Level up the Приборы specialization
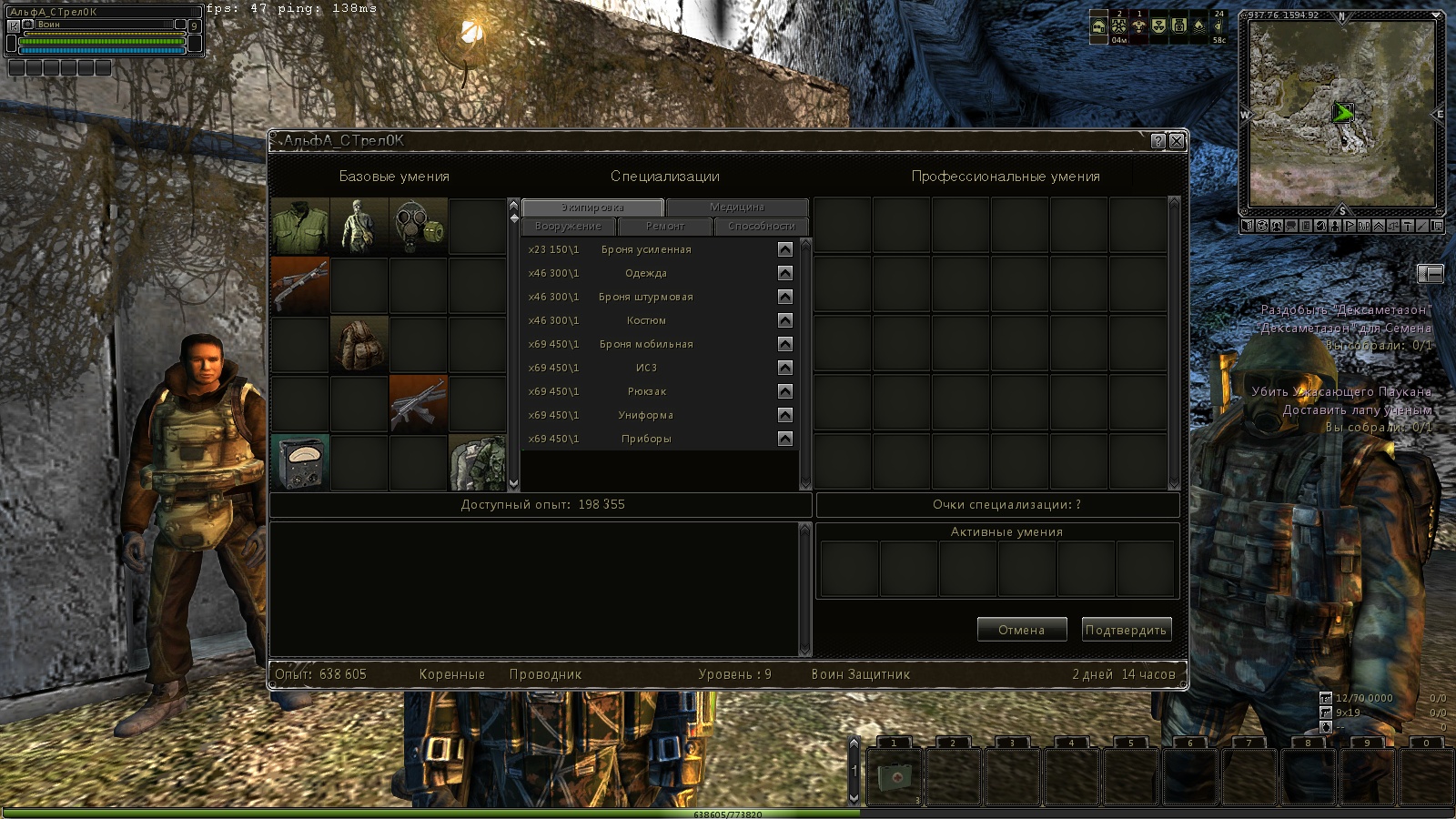Image resolution: width=1456 pixels, height=819 pixels. 785,439
